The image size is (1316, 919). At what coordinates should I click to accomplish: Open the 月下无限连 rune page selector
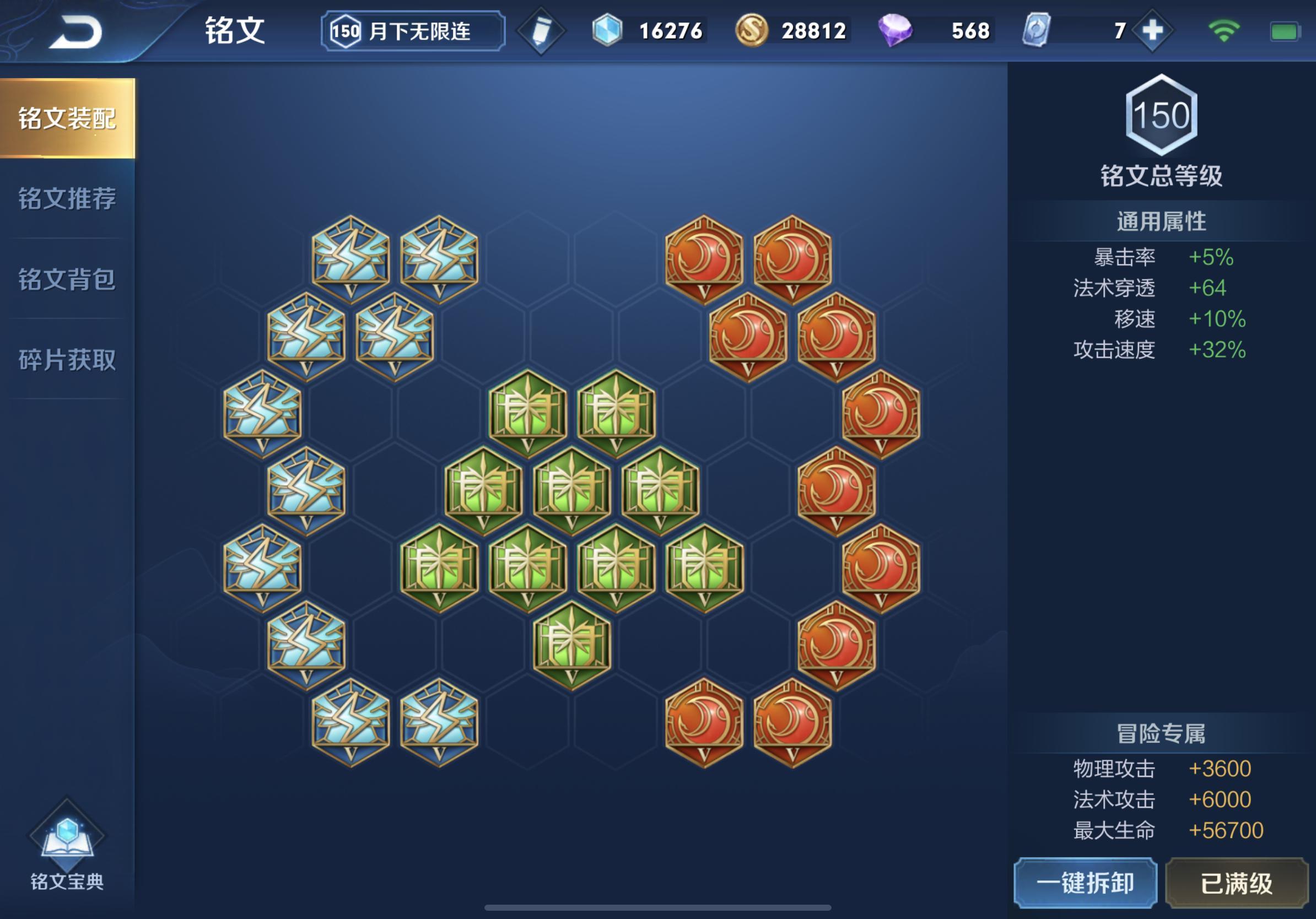[412, 31]
